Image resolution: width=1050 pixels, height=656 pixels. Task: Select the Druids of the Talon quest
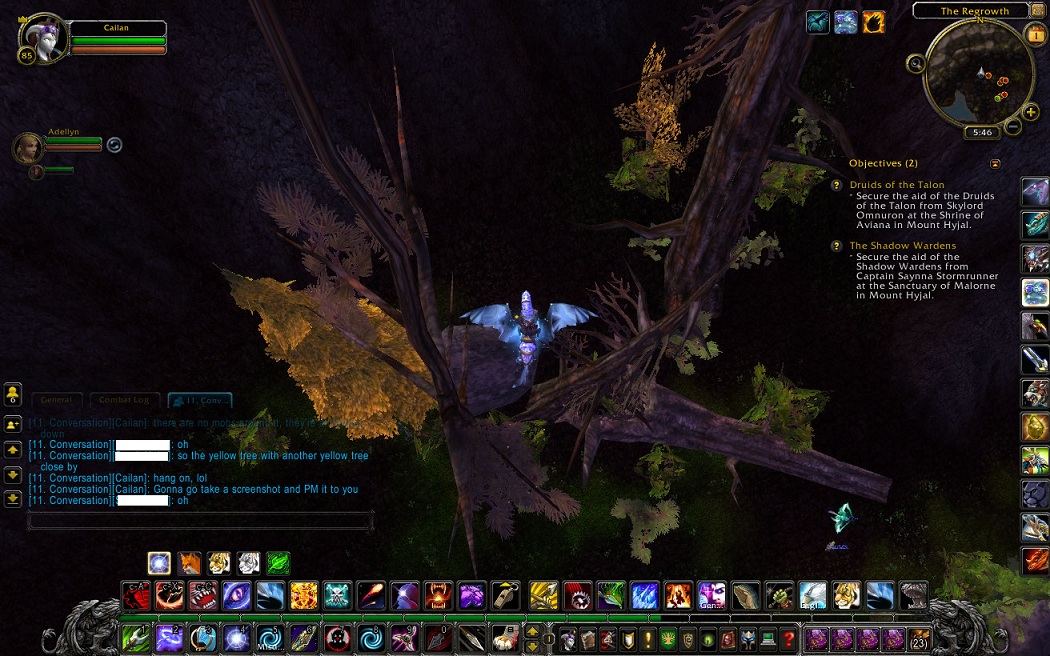896,185
